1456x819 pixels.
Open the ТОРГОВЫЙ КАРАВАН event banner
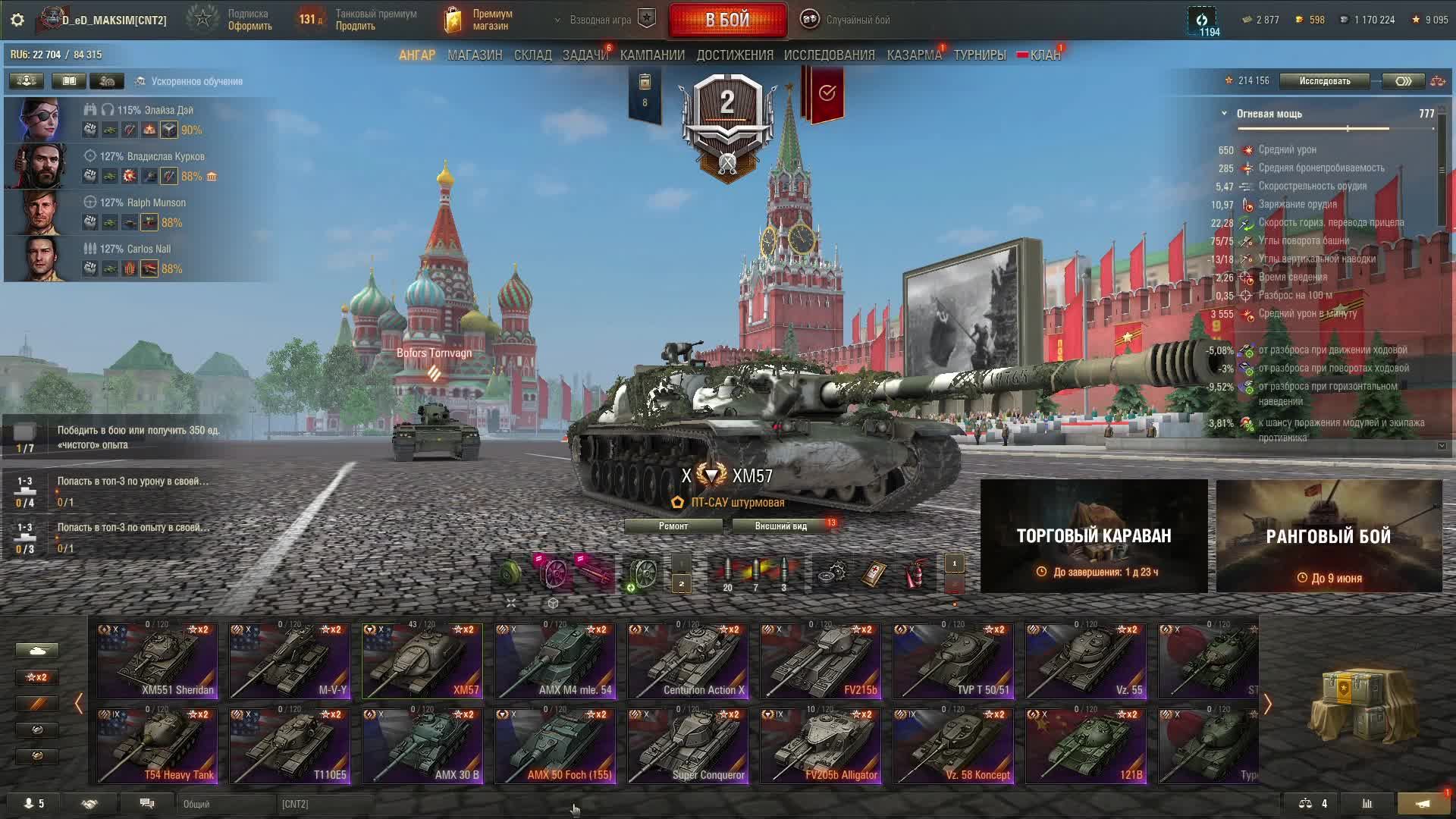point(1094,536)
